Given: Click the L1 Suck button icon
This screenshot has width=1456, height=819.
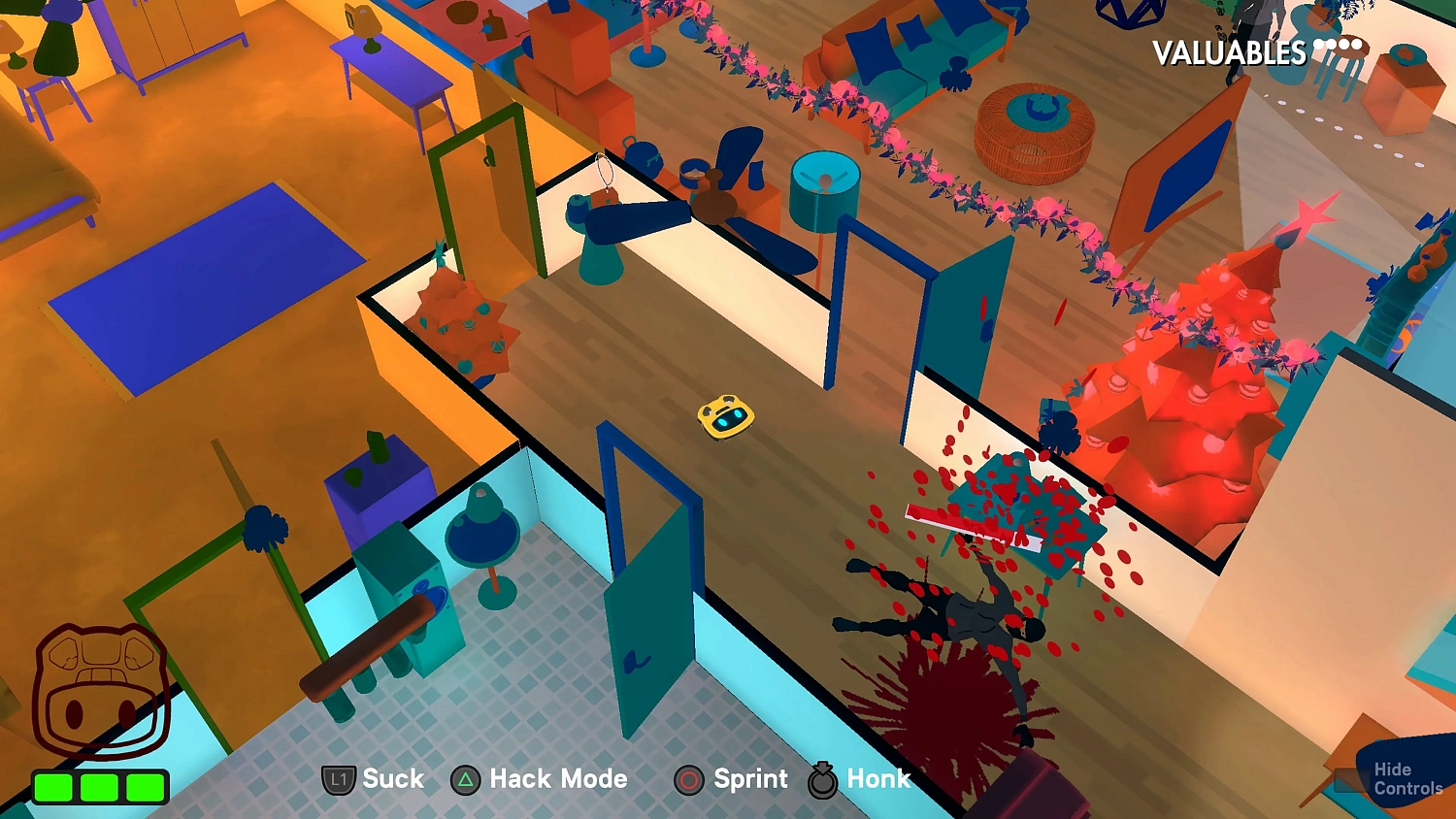Looking at the screenshot, I should (338, 778).
